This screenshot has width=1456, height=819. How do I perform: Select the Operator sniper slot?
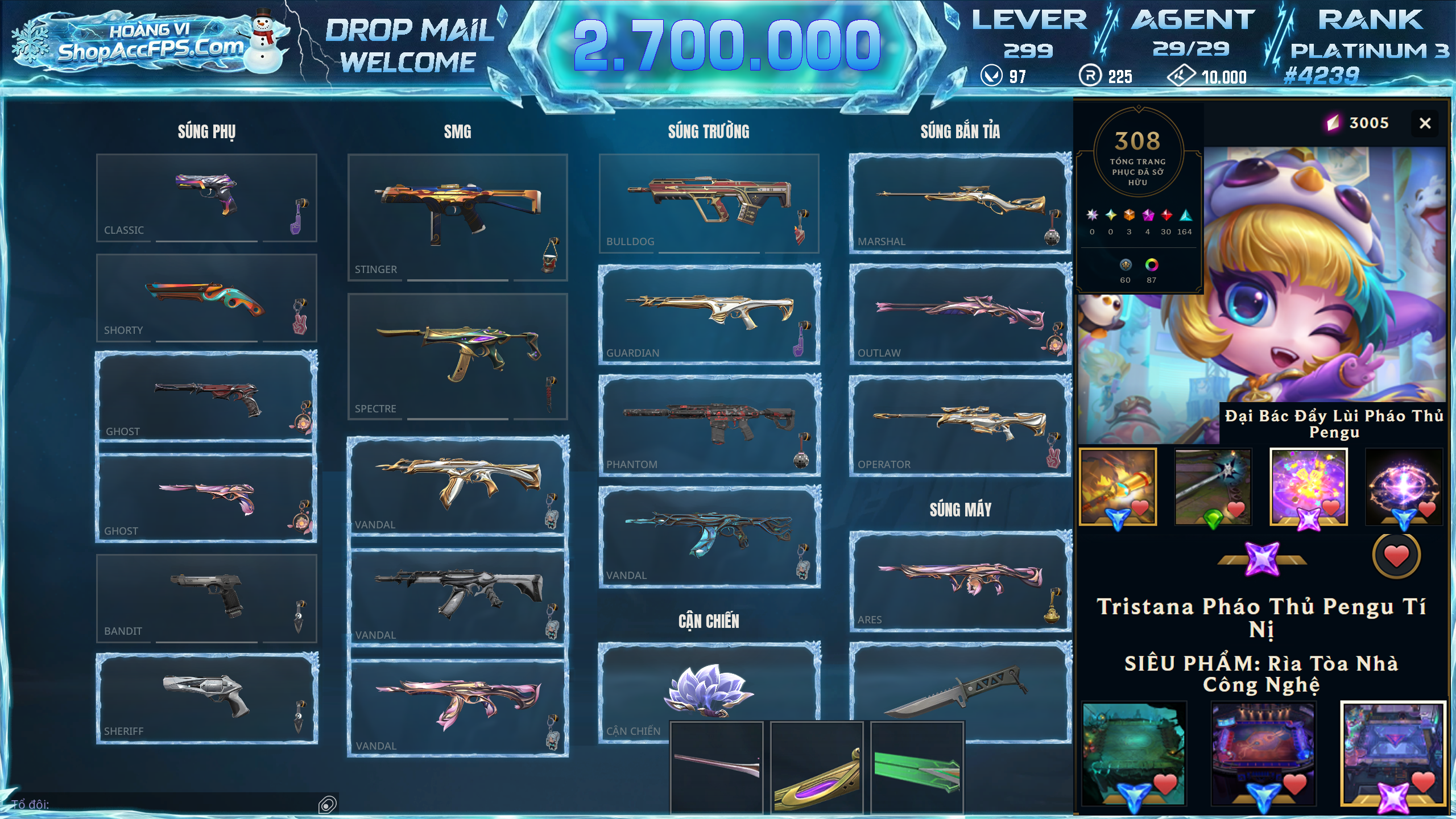[960, 425]
